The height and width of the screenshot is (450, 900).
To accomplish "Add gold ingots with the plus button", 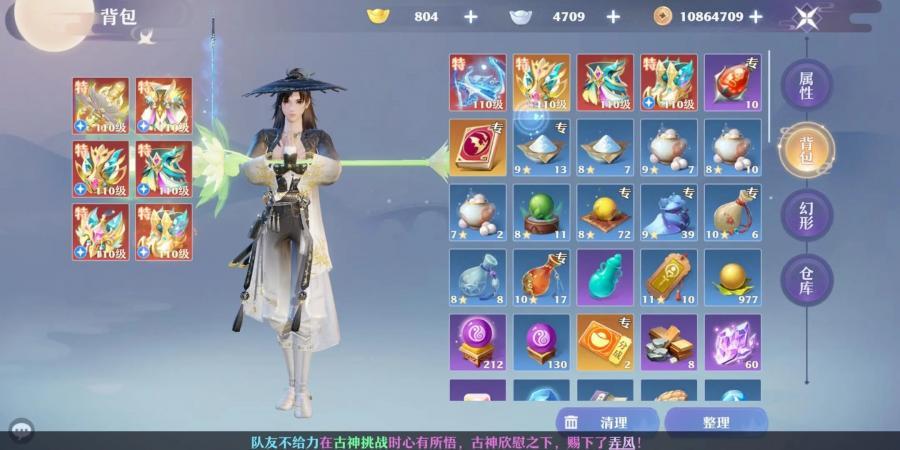I will click(x=470, y=17).
